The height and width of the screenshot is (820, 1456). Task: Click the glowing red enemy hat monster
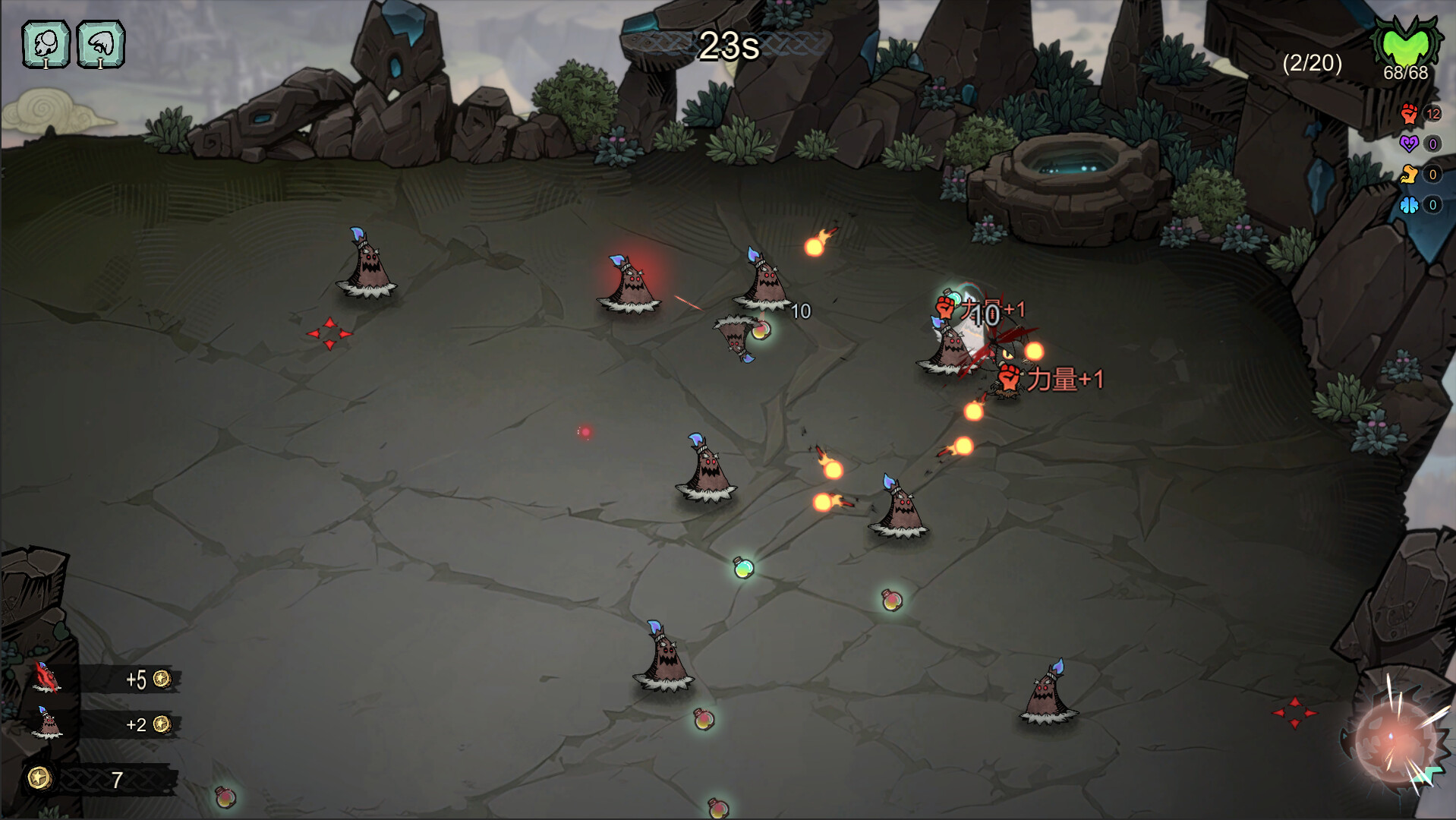[x=627, y=282]
